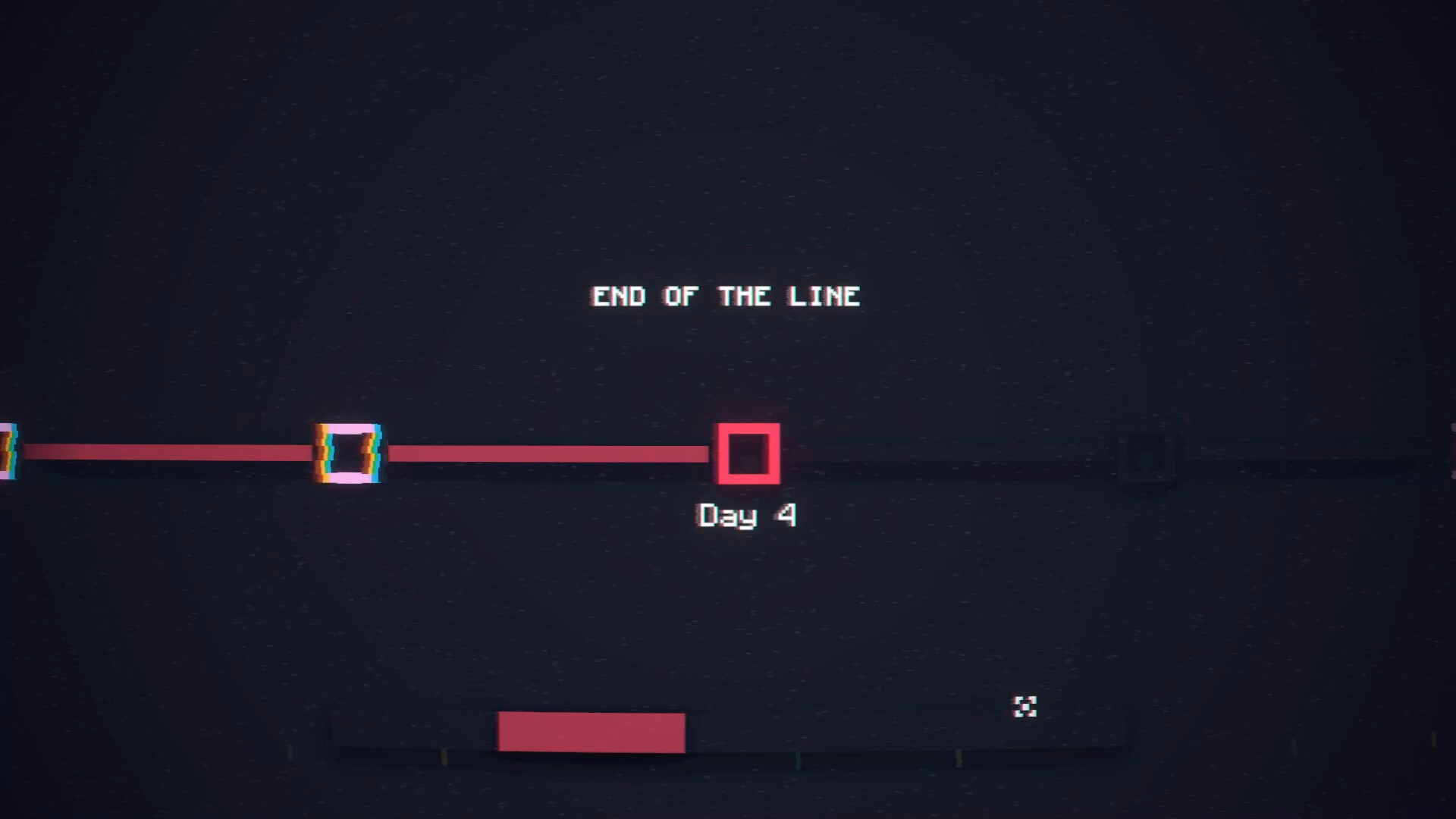Click the leftmost level node at screen edge
Viewport: 1456px width, 819px height.
point(6,451)
